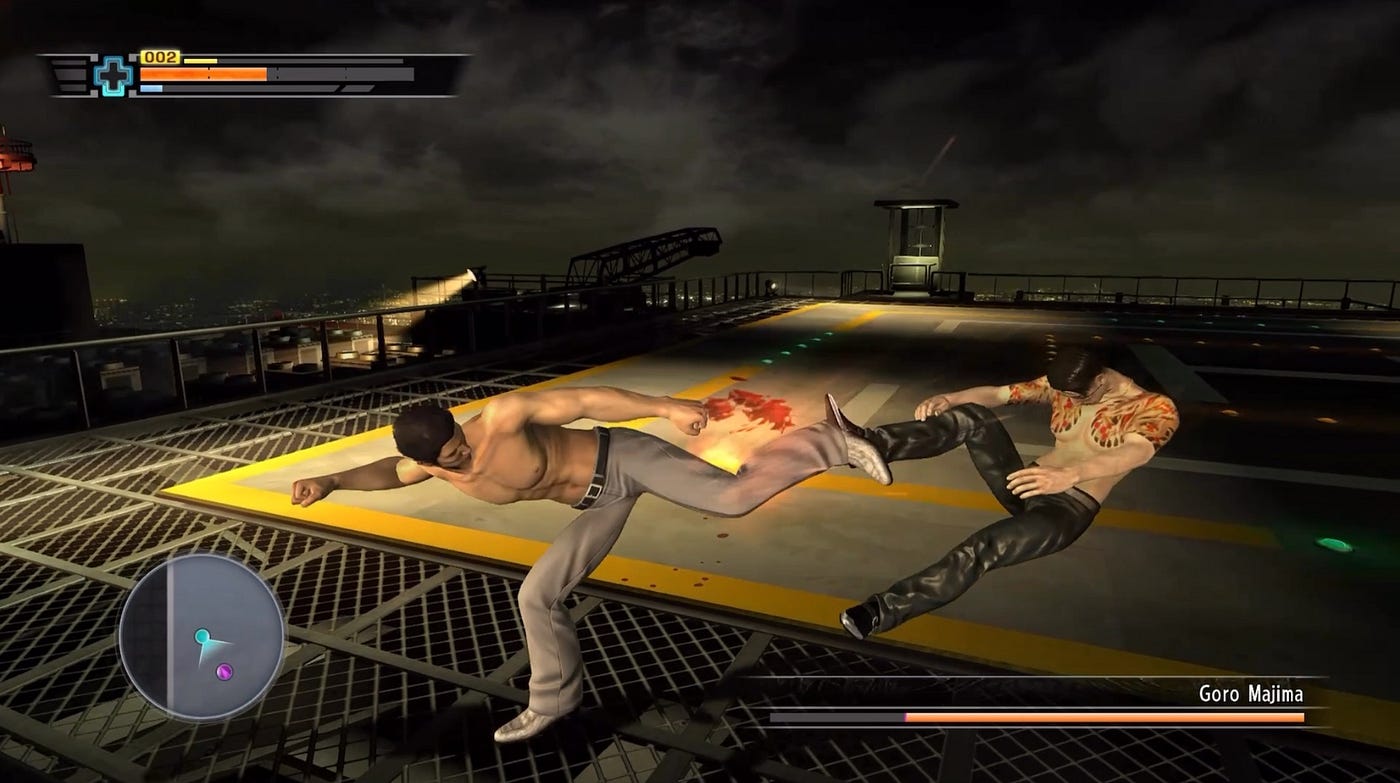This screenshot has height=783, width=1400.
Task: Select the yellow 002 combo counter badge
Action: click(160, 56)
